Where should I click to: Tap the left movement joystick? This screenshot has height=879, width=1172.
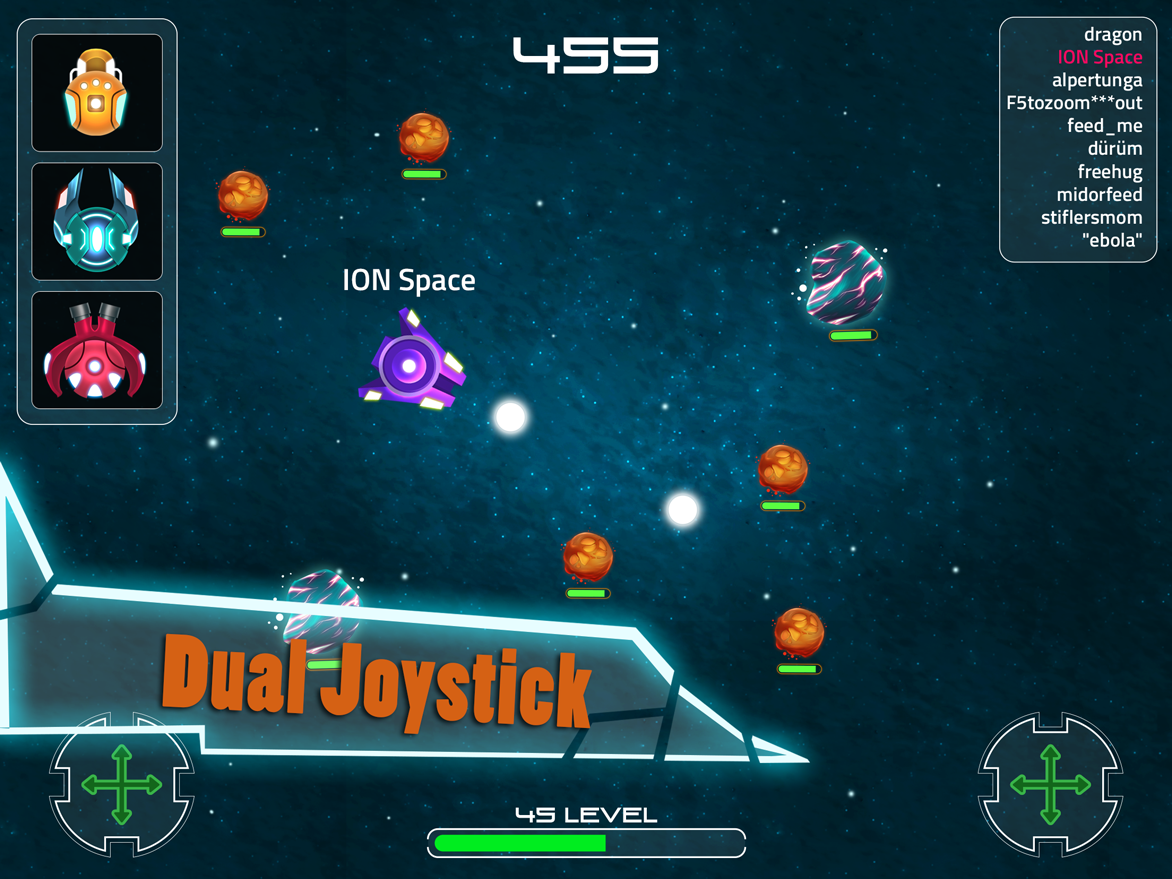tap(121, 784)
